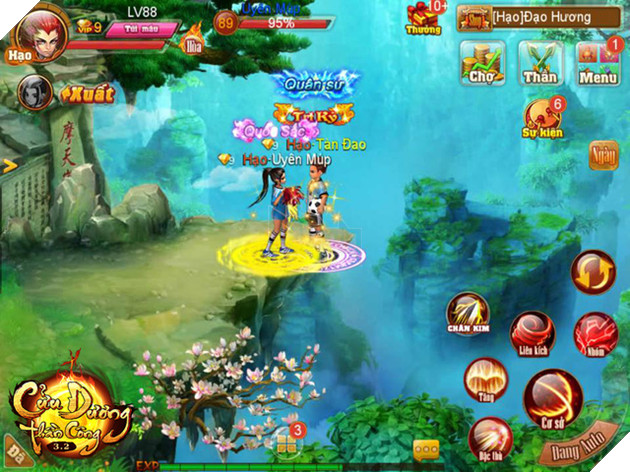The height and width of the screenshot is (472, 630).
Task: Open the Menu button
Action: coord(600,63)
